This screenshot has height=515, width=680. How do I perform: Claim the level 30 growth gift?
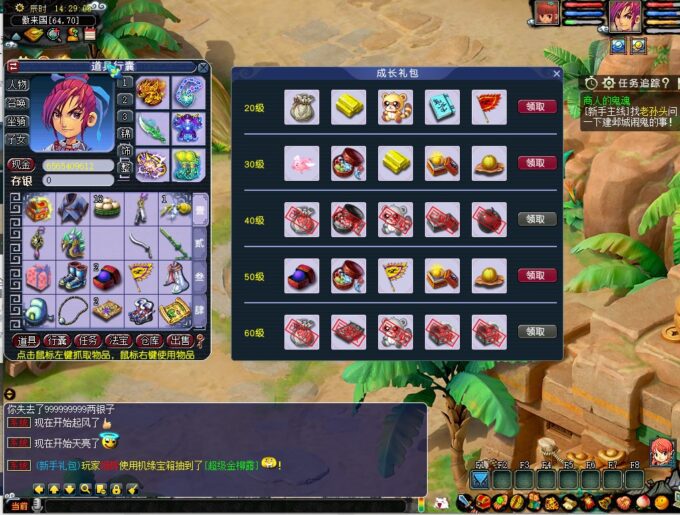point(537,163)
